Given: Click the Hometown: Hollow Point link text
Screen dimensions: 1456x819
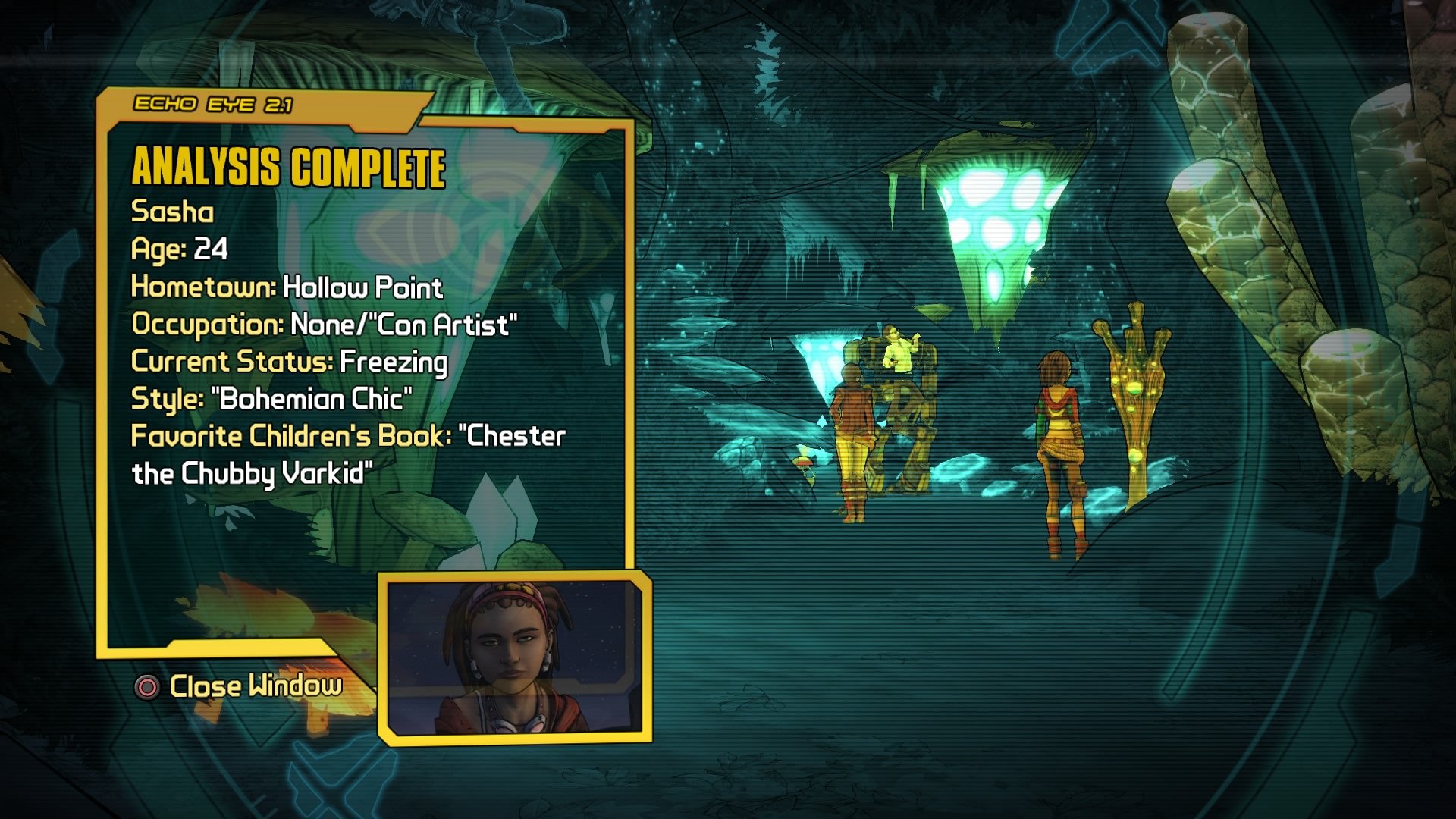Looking at the screenshot, I should [287, 288].
